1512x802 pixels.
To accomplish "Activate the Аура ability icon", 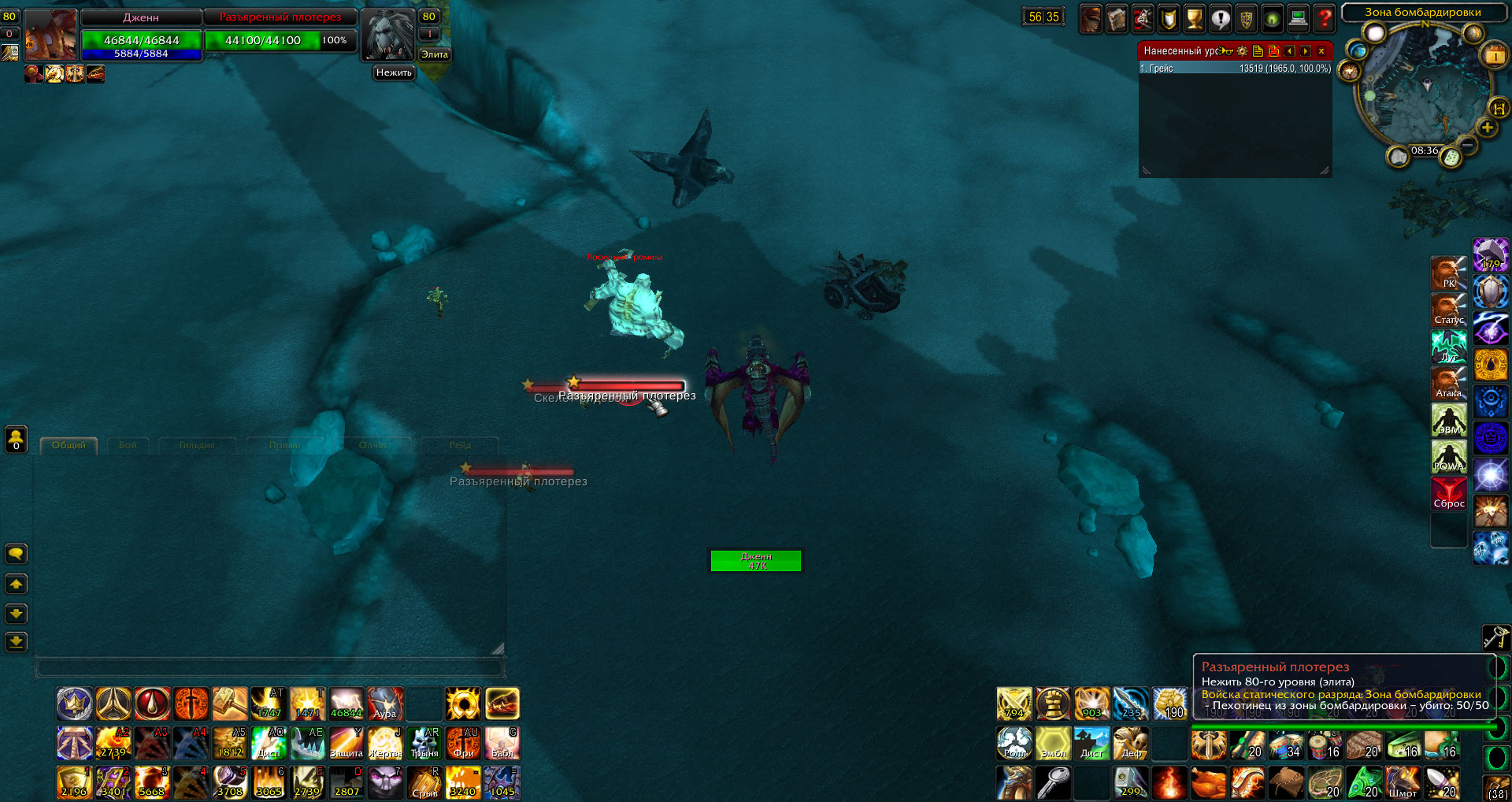I will click(385, 704).
